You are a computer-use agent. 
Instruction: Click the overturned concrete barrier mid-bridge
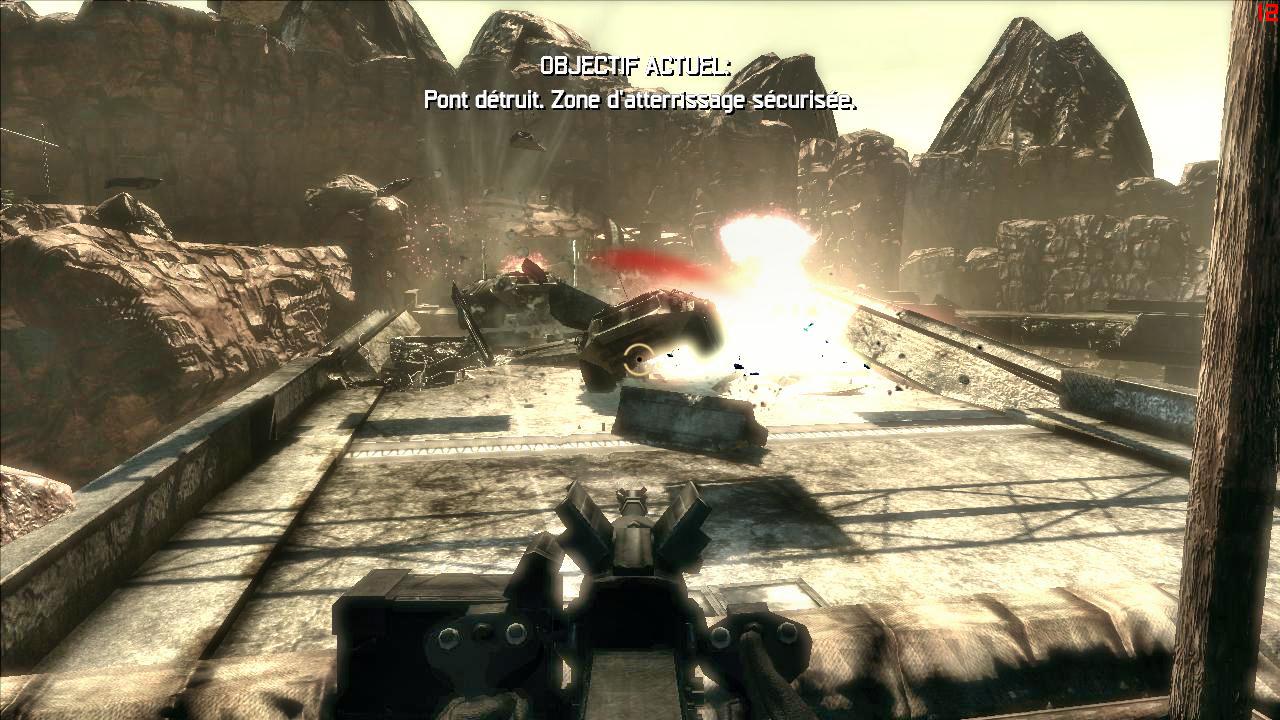(x=685, y=420)
